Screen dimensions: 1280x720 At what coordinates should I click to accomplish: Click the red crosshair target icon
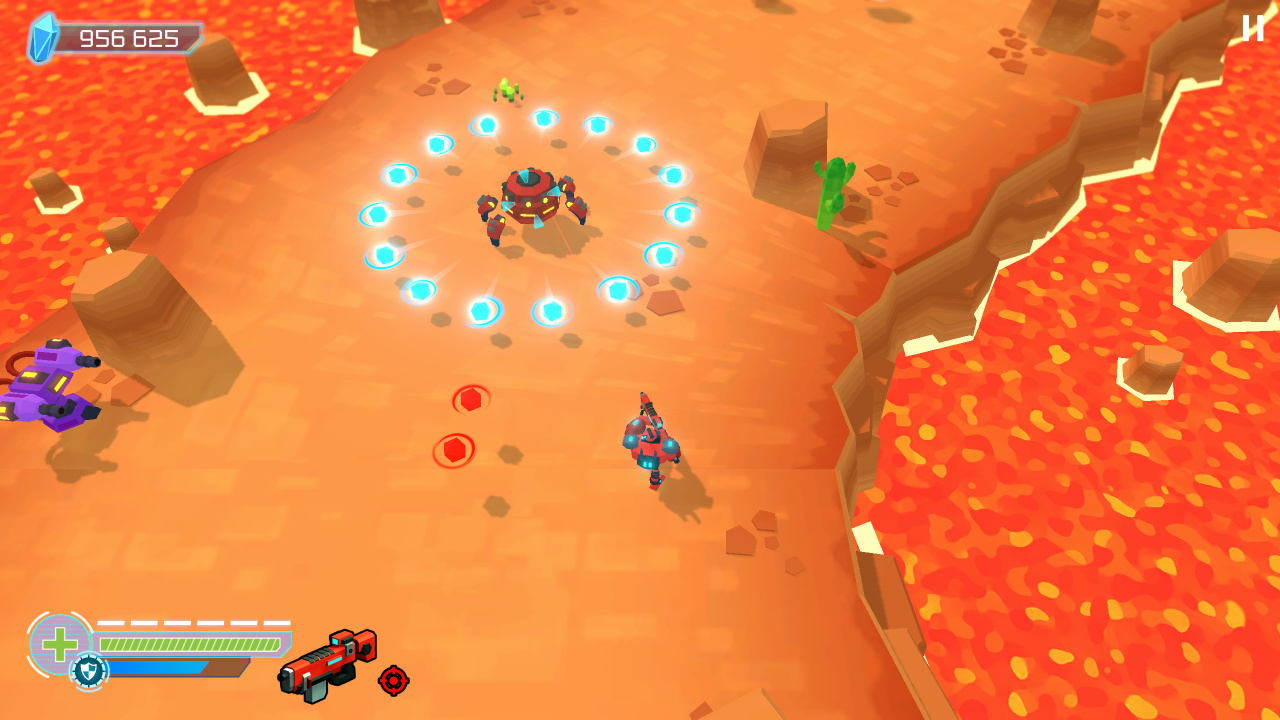[x=391, y=681]
